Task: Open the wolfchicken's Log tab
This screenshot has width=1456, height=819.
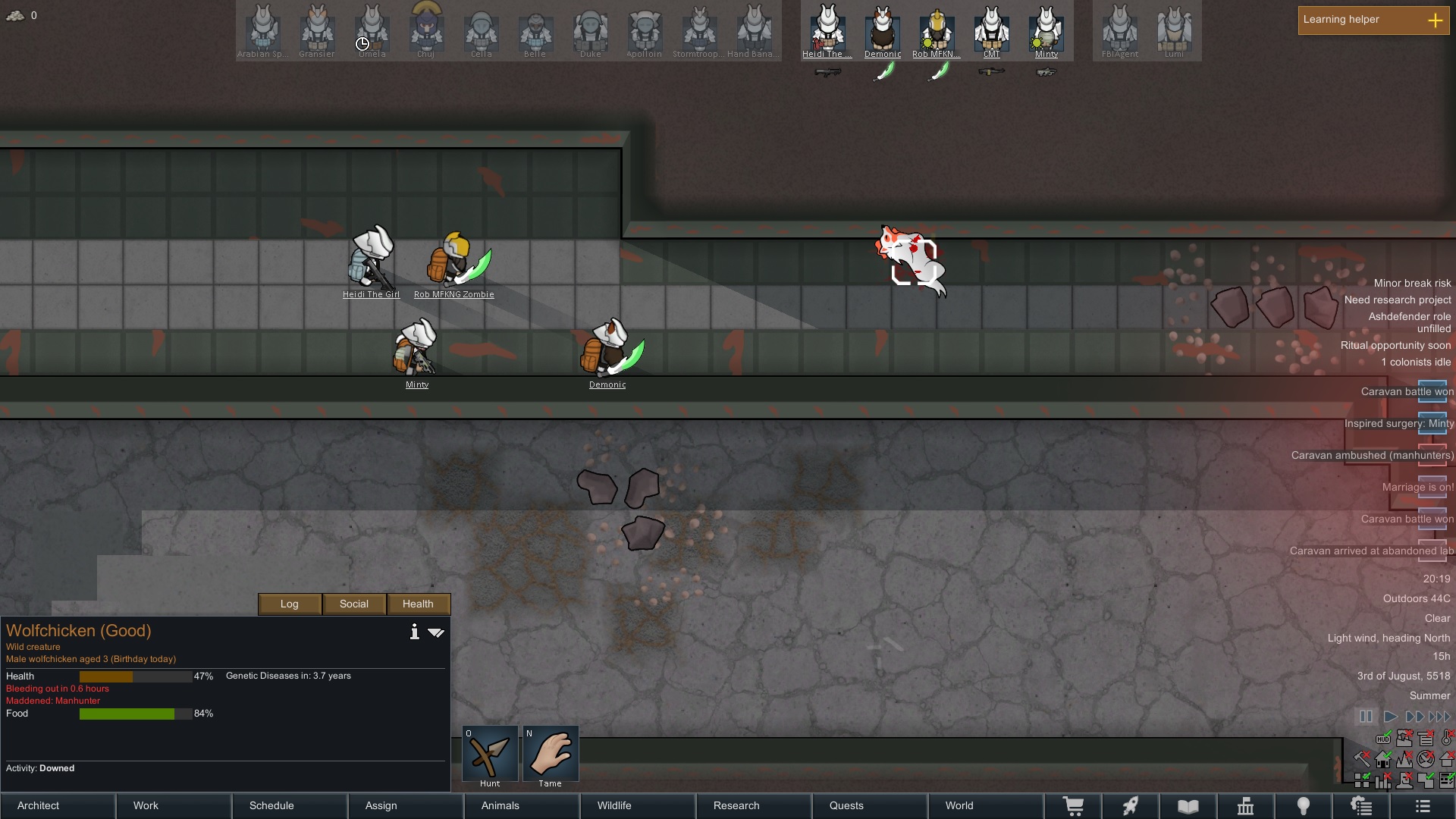Action: click(290, 604)
